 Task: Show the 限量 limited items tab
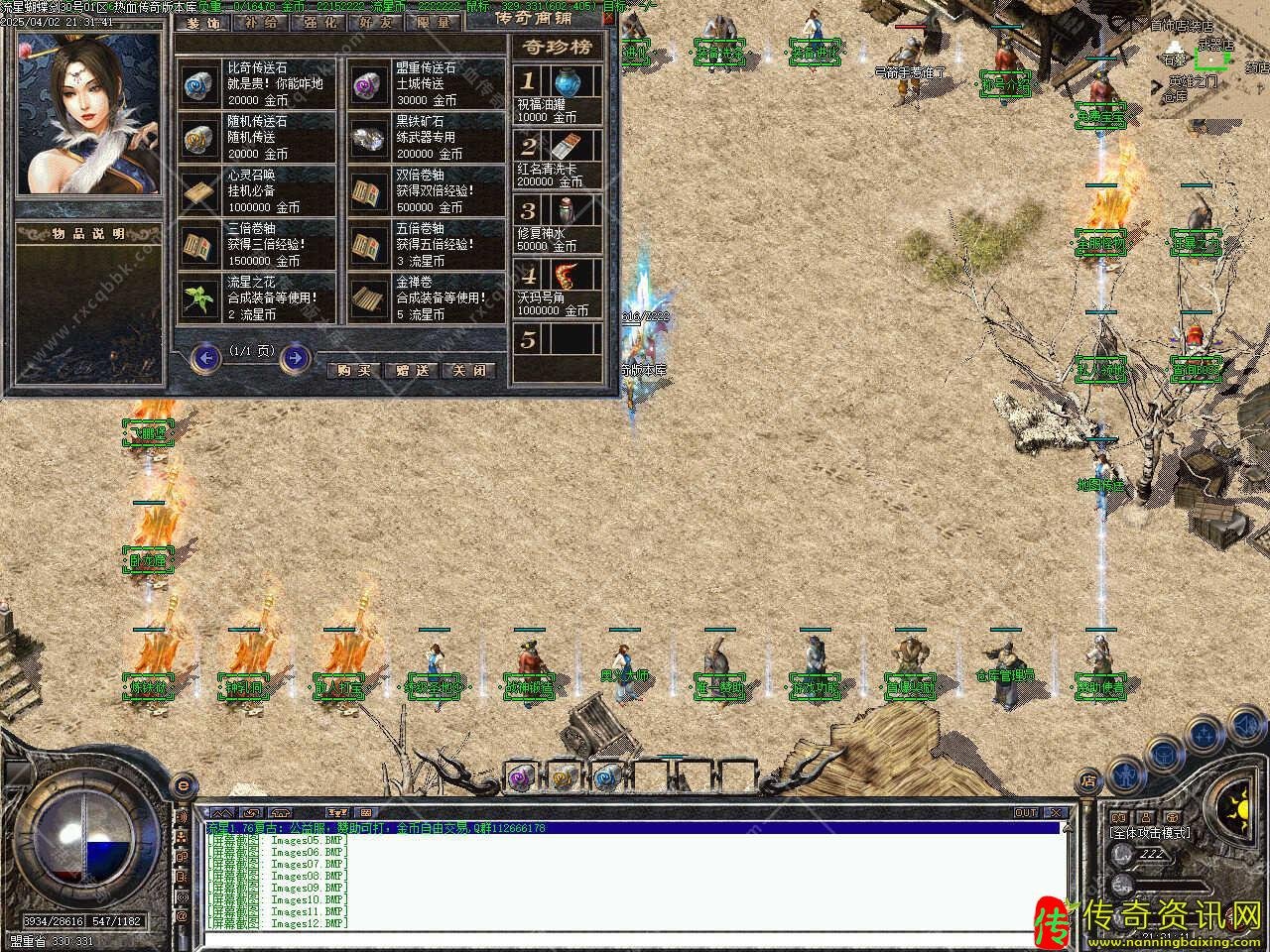coord(434,22)
